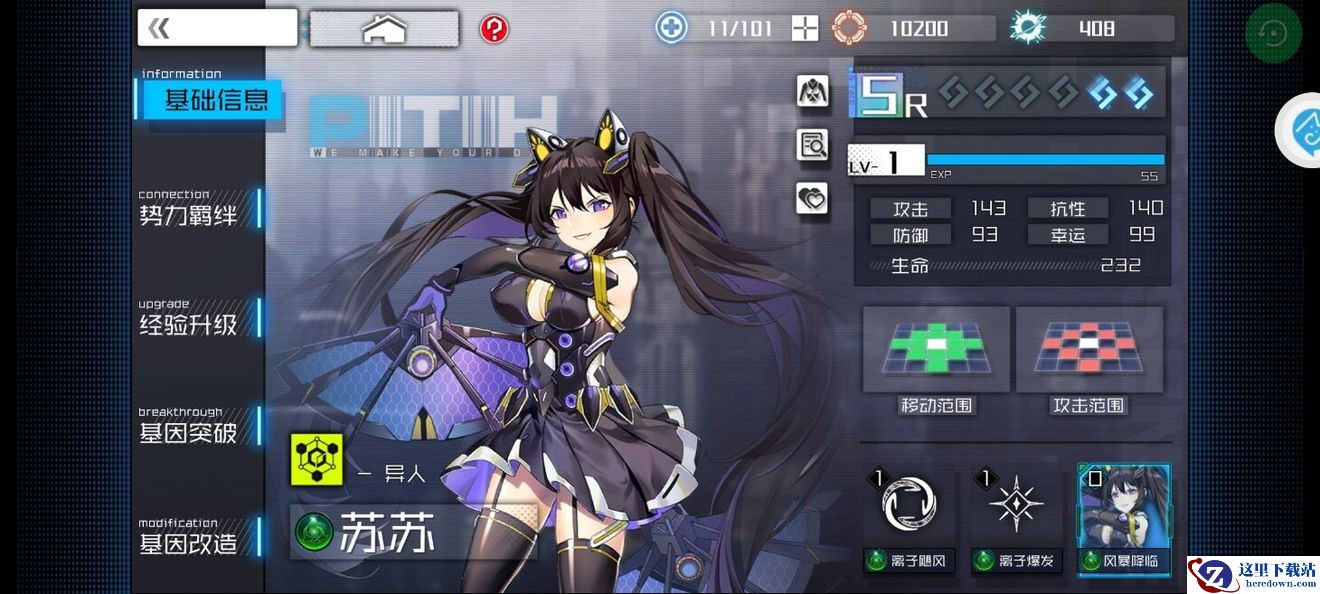The height and width of the screenshot is (594, 1320).
Task: Open the blue floating assistant bubble
Action: 1300,129
